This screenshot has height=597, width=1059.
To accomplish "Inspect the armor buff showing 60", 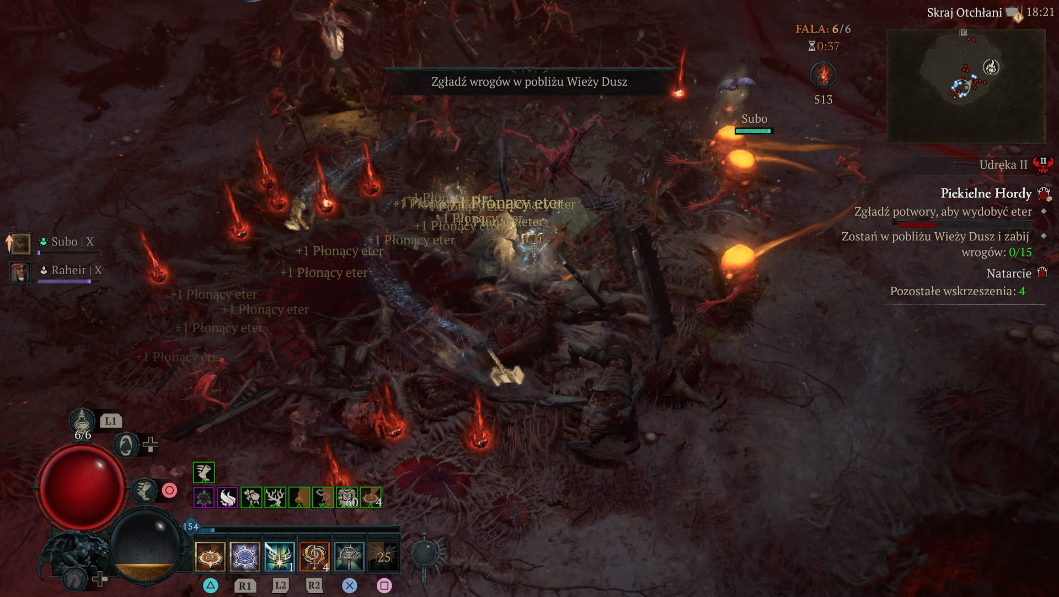I will pos(347,497).
